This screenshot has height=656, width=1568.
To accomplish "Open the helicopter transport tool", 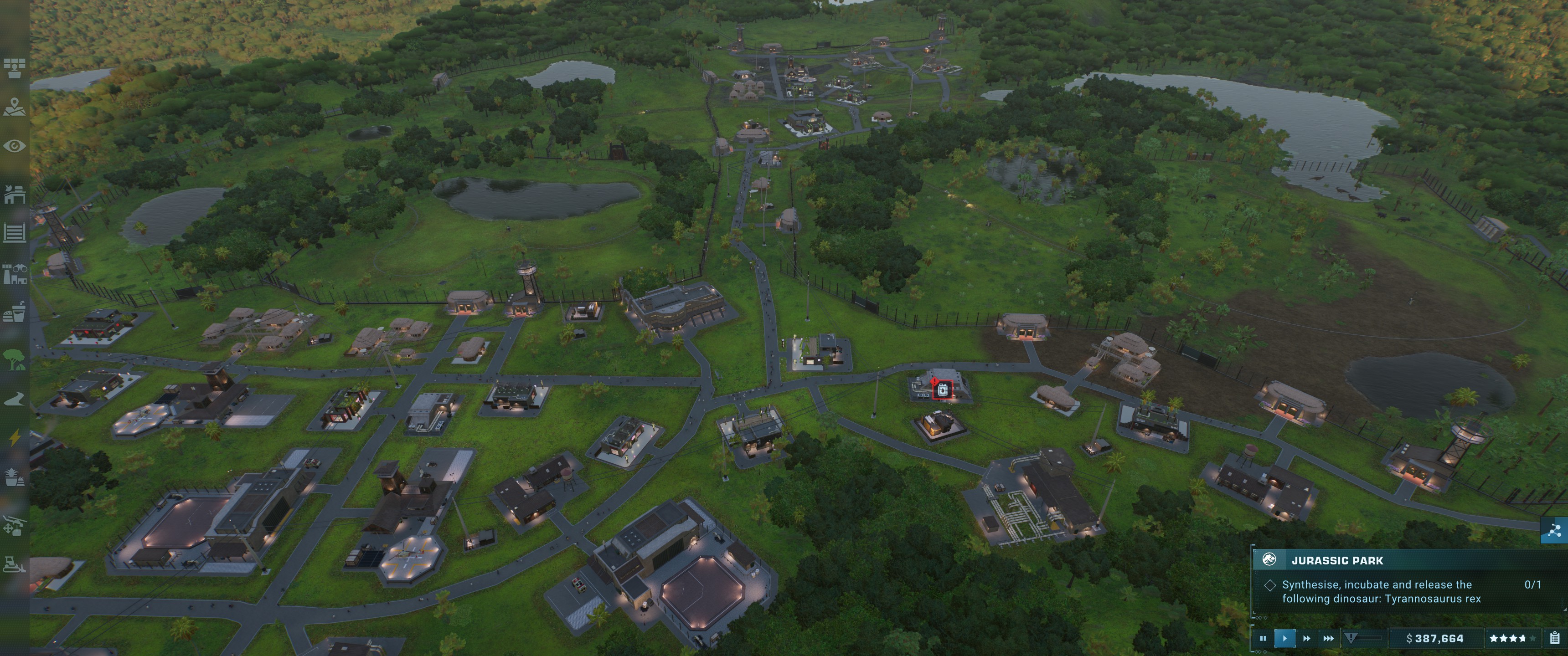I will pos(14,525).
